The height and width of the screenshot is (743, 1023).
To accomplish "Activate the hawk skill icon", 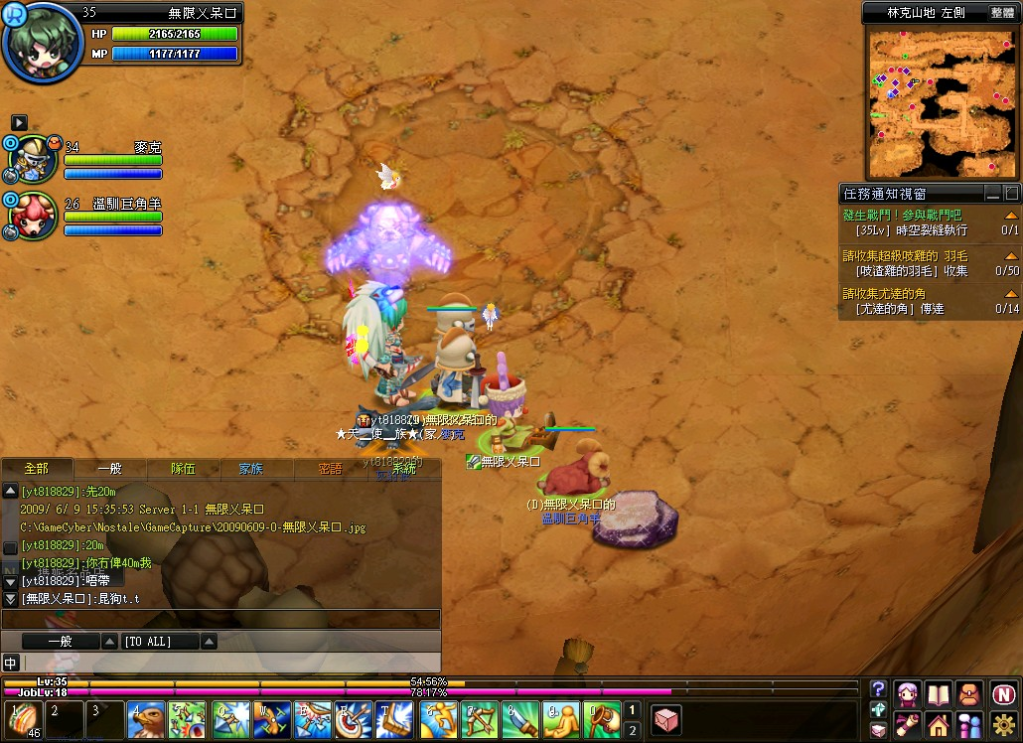I will tap(145, 720).
